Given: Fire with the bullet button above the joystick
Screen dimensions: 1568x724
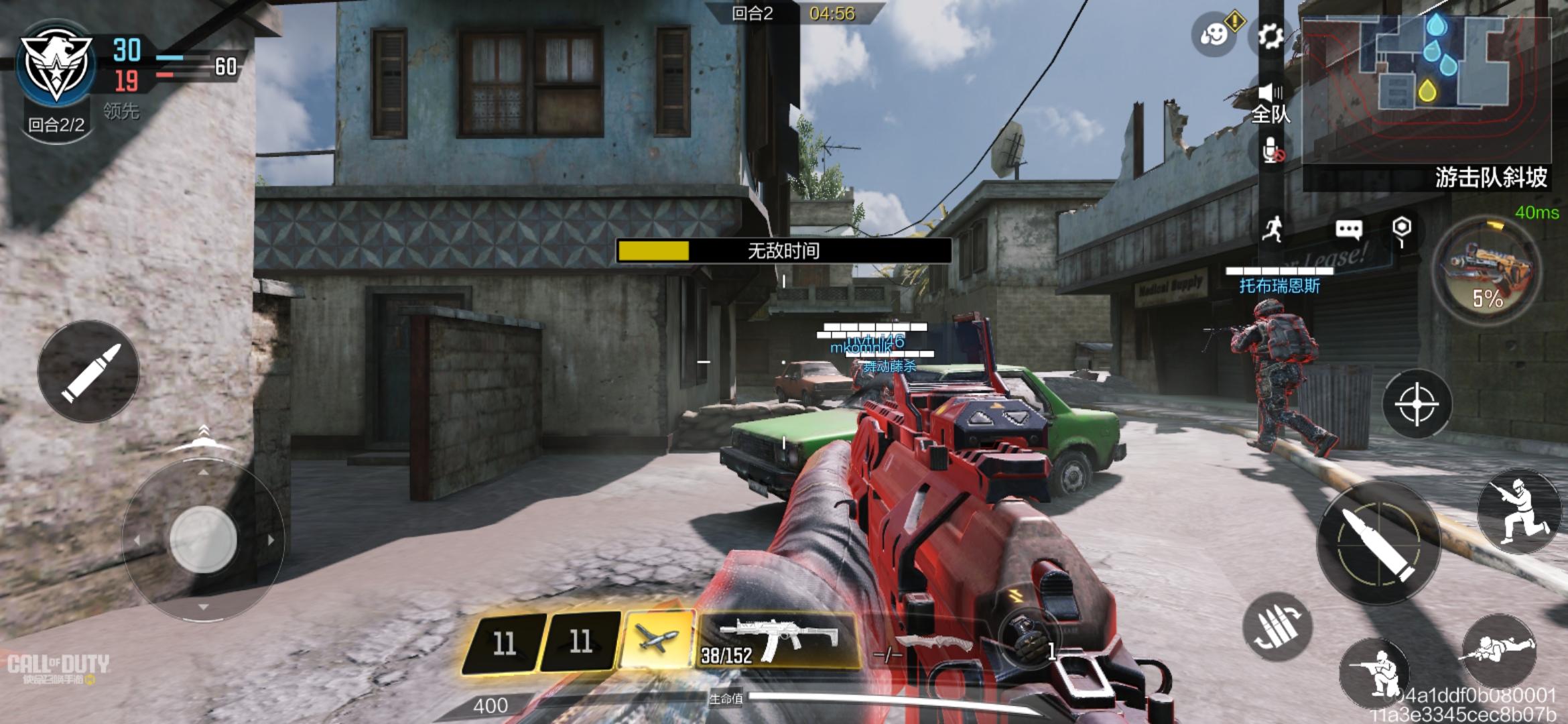Looking at the screenshot, I should (88, 372).
